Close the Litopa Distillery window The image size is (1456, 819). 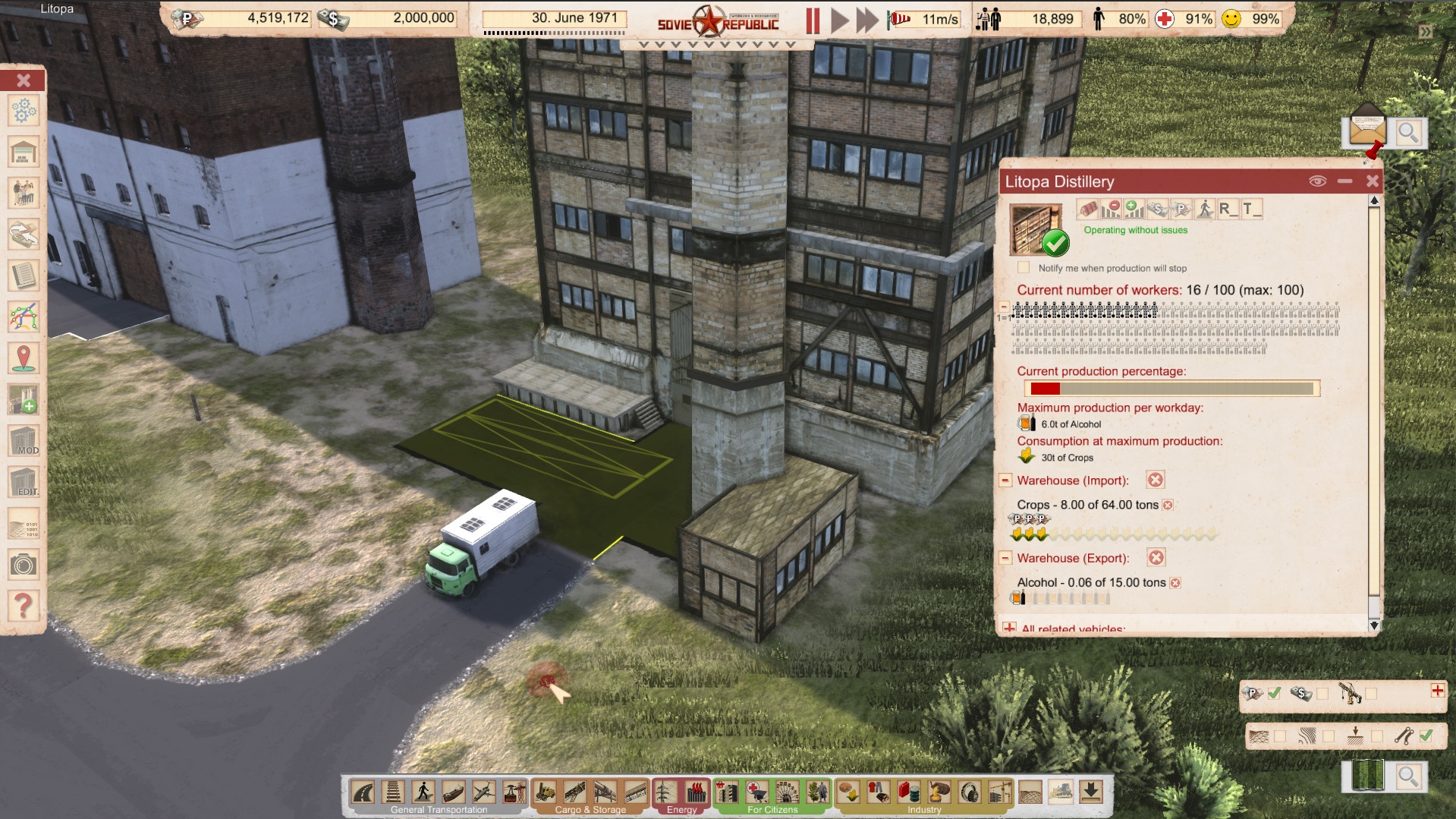(1372, 181)
